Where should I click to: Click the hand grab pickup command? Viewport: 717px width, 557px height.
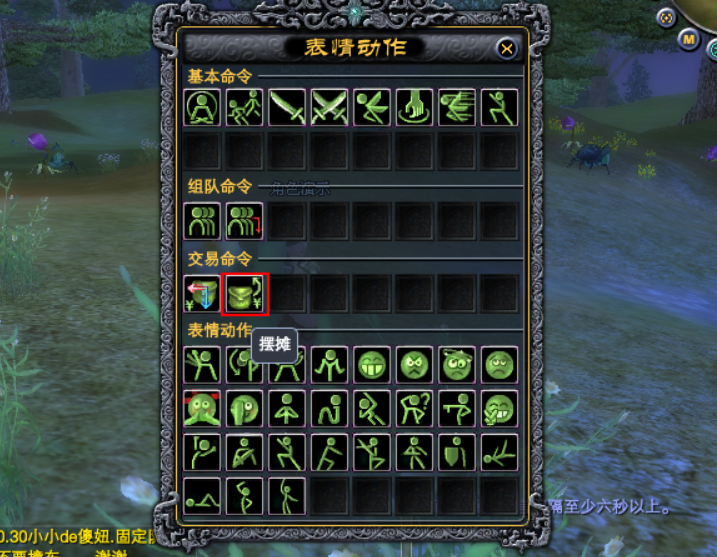414,107
